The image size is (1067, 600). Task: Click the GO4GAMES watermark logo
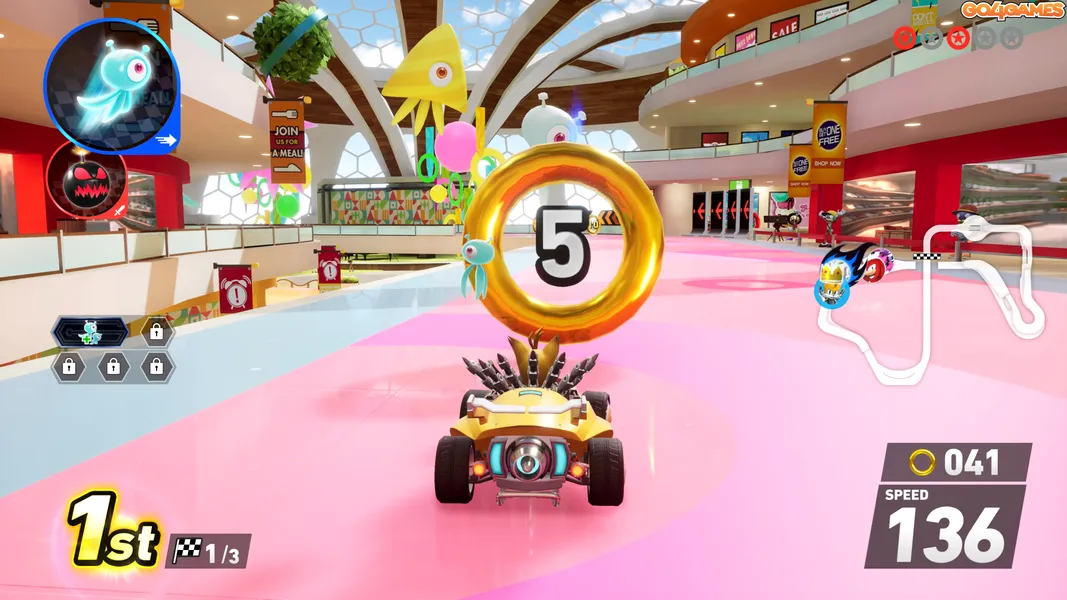click(x=1012, y=11)
